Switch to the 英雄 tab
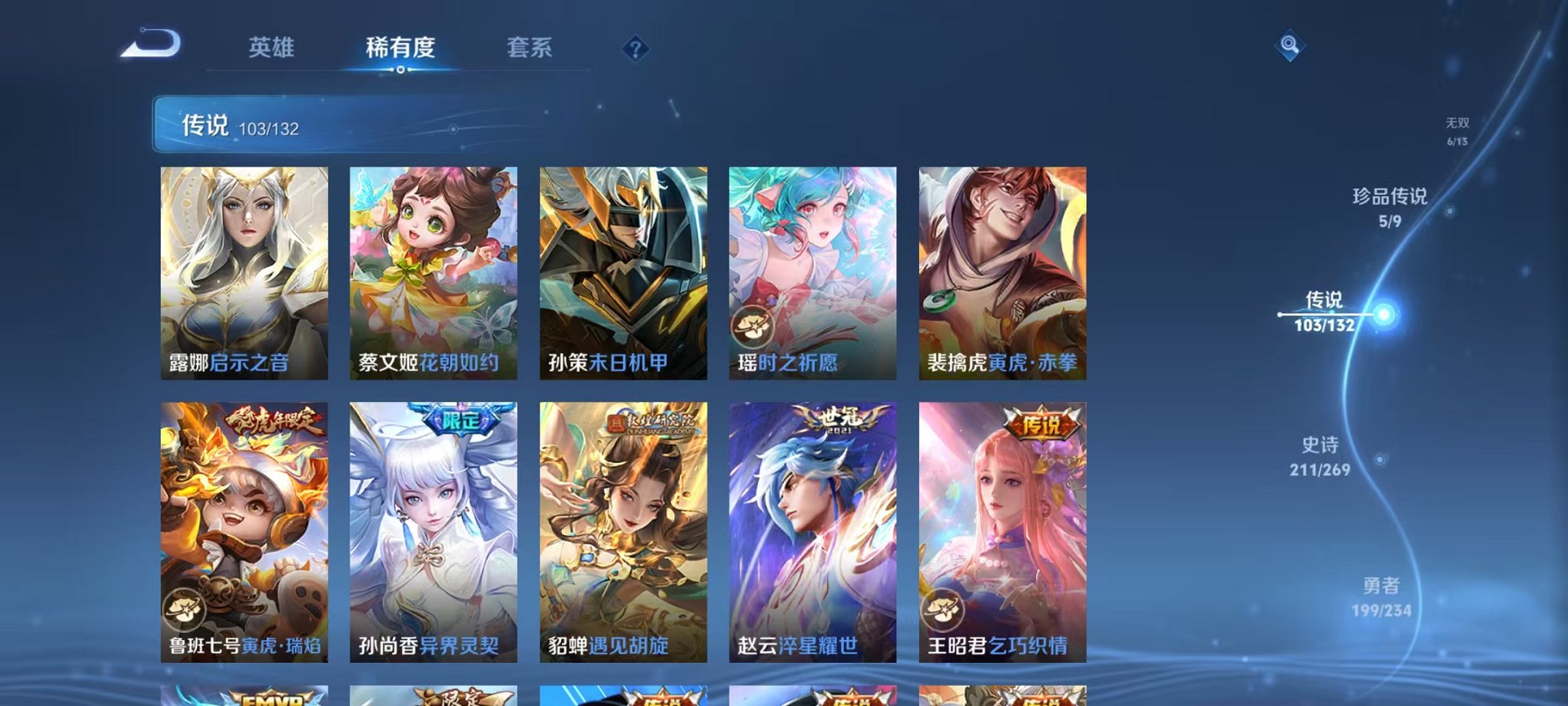Image resolution: width=1568 pixels, height=706 pixels. click(x=273, y=48)
